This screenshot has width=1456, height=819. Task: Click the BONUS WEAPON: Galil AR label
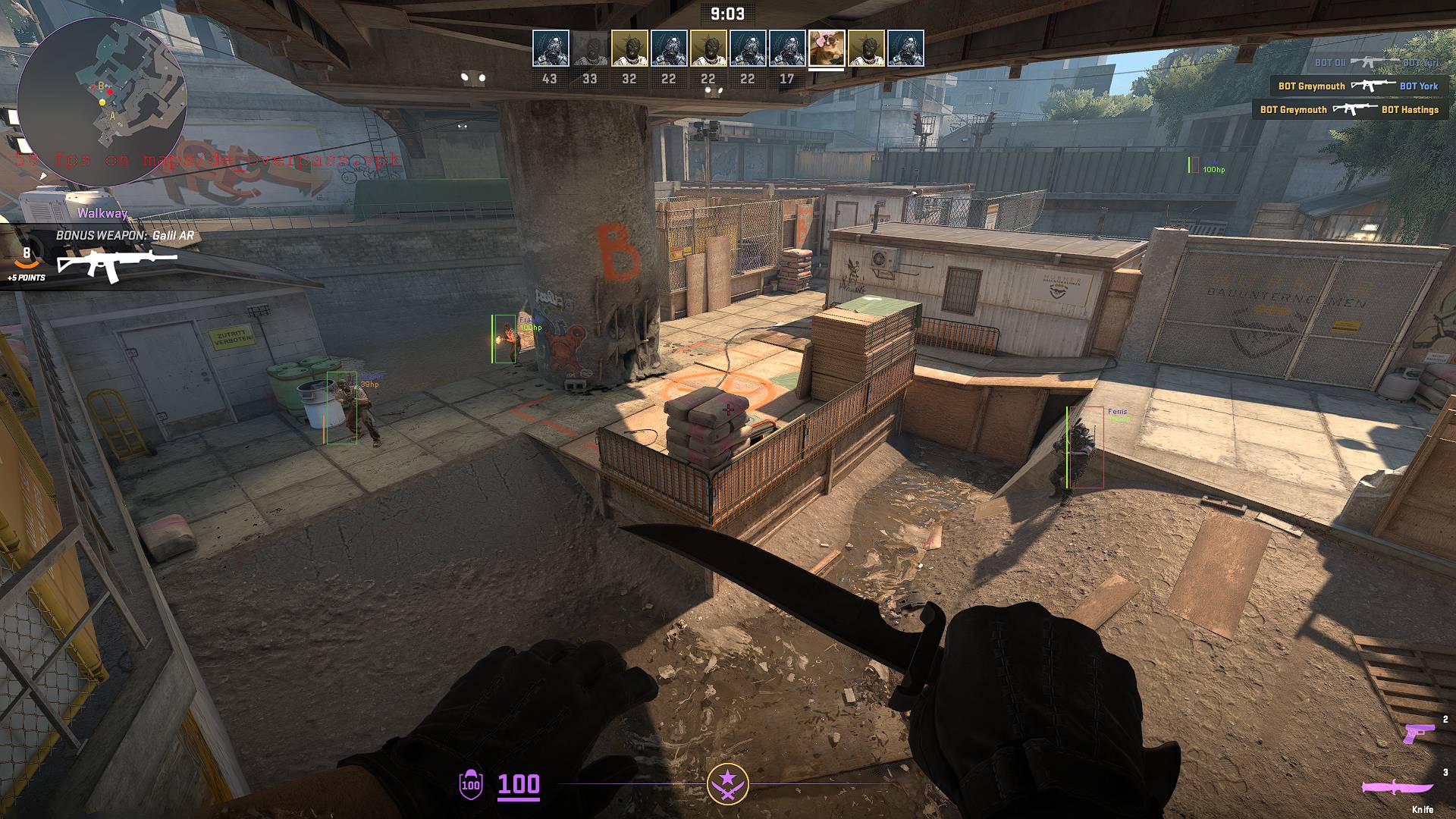click(126, 235)
